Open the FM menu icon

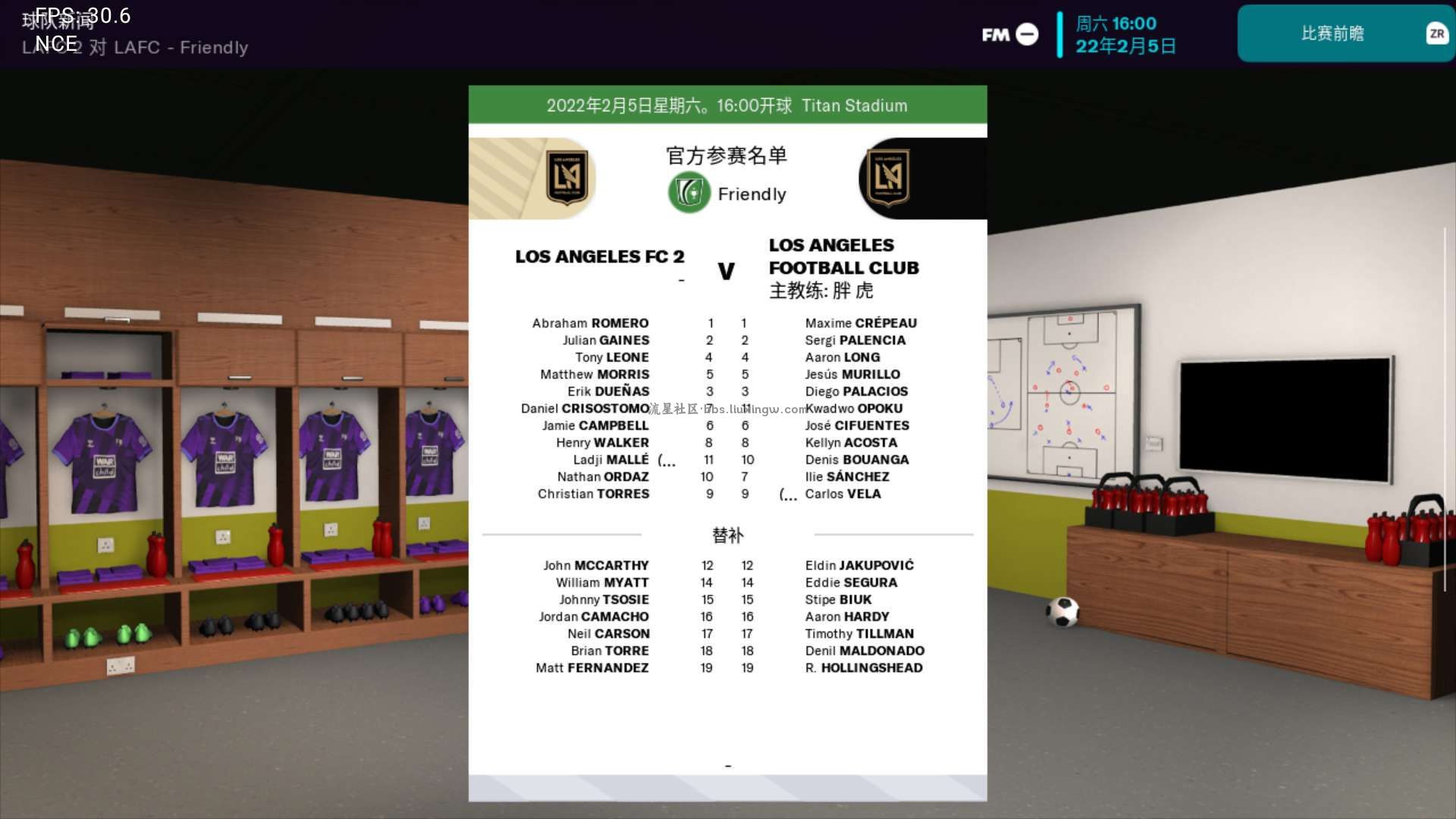1009,34
